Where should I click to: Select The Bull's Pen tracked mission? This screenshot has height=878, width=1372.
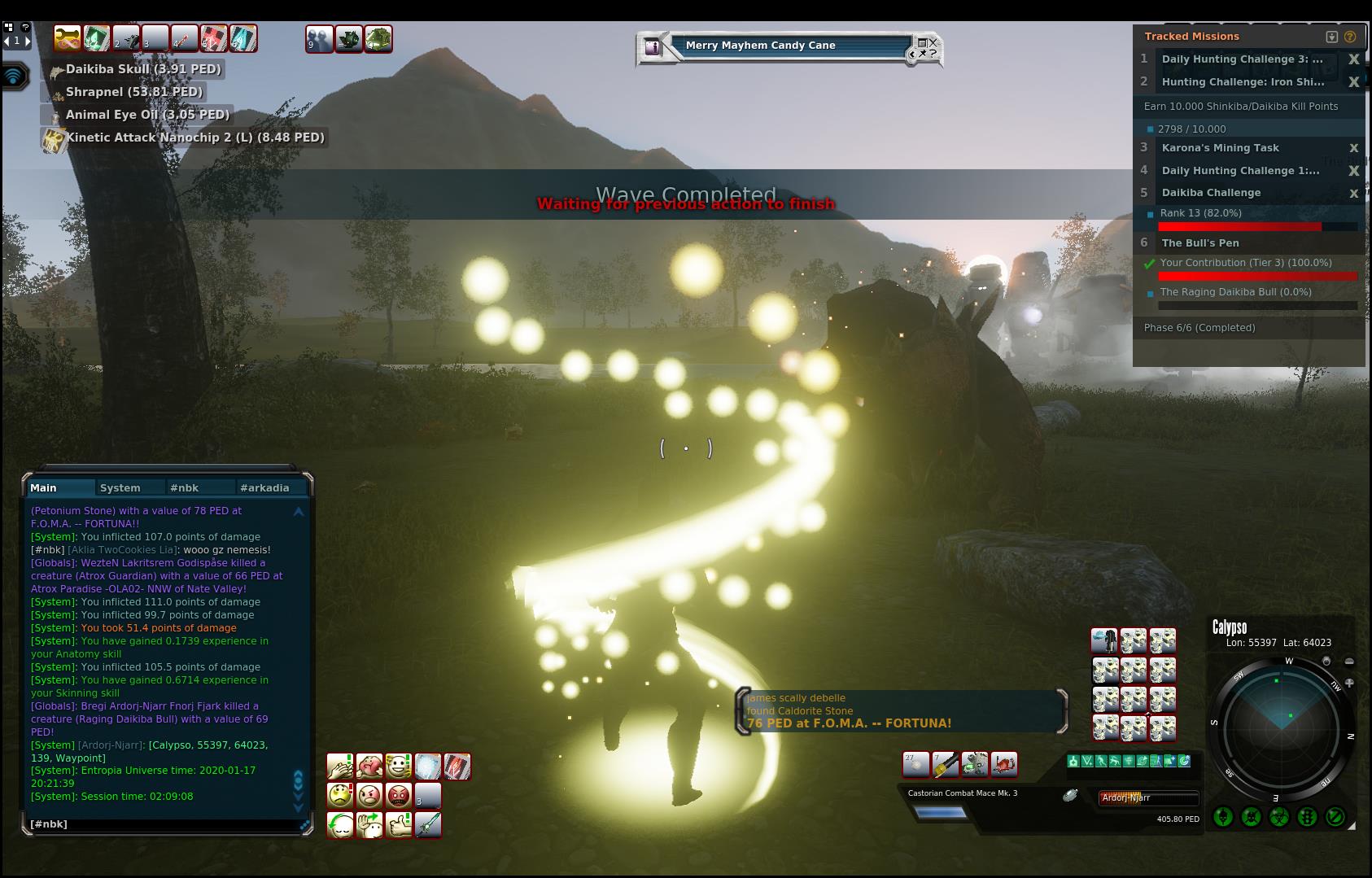pyautogui.click(x=1200, y=242)
